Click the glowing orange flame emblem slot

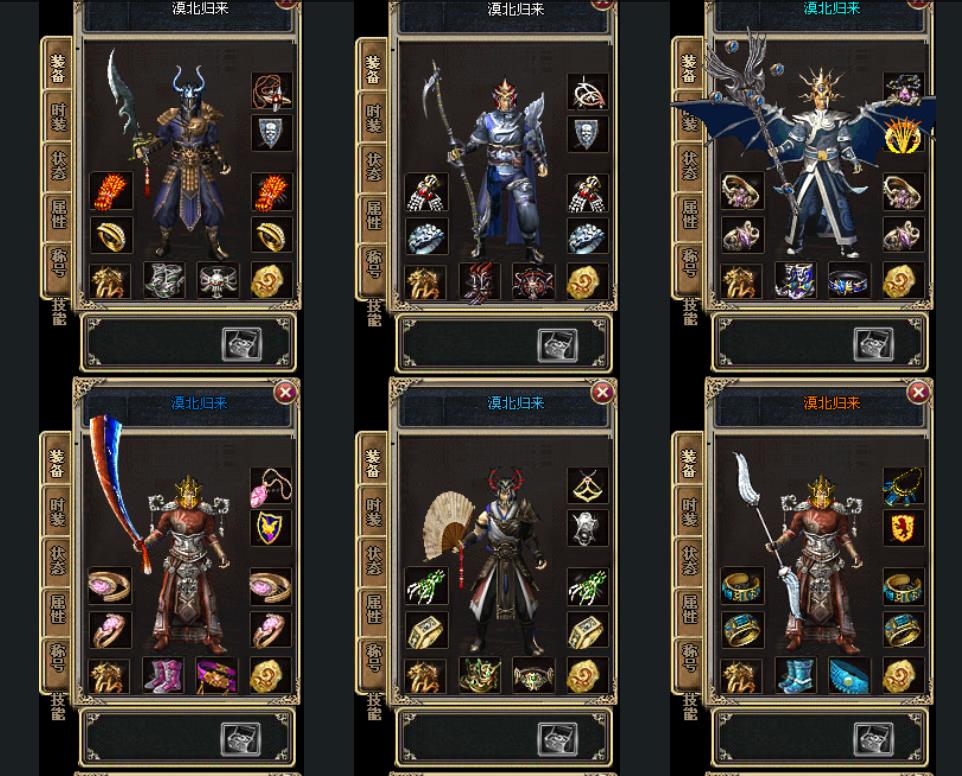point(903,134)
